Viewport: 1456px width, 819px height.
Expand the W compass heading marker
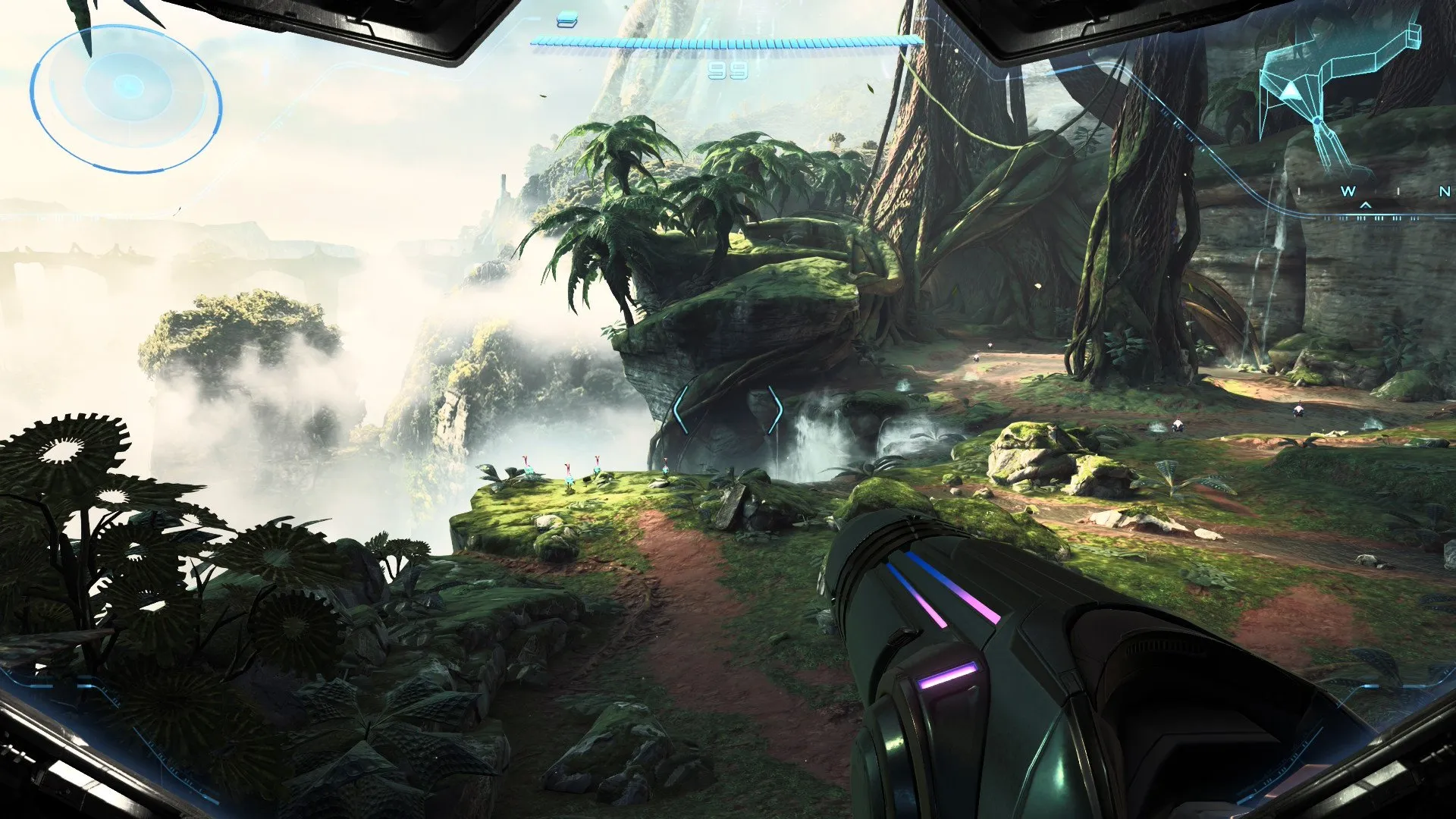(1349, 191)
